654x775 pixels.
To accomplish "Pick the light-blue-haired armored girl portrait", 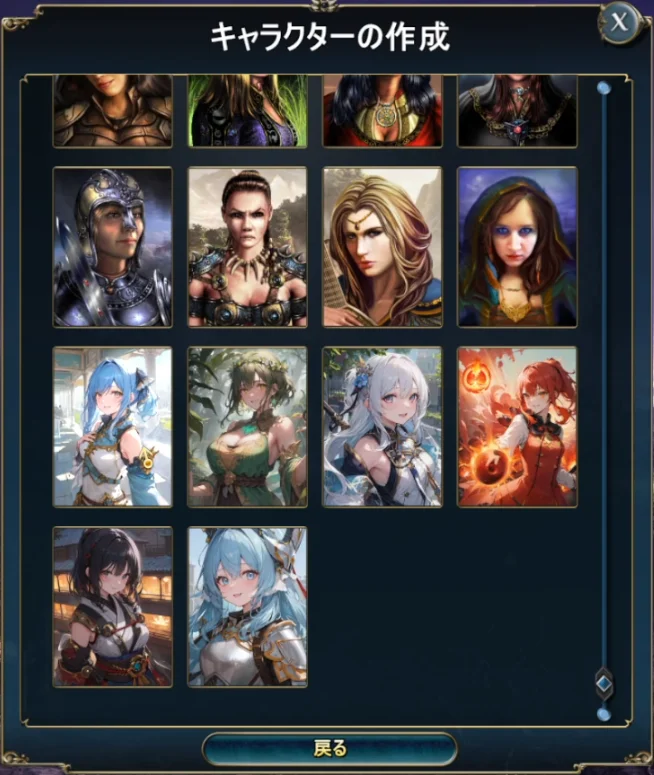I will click(247, 607).
